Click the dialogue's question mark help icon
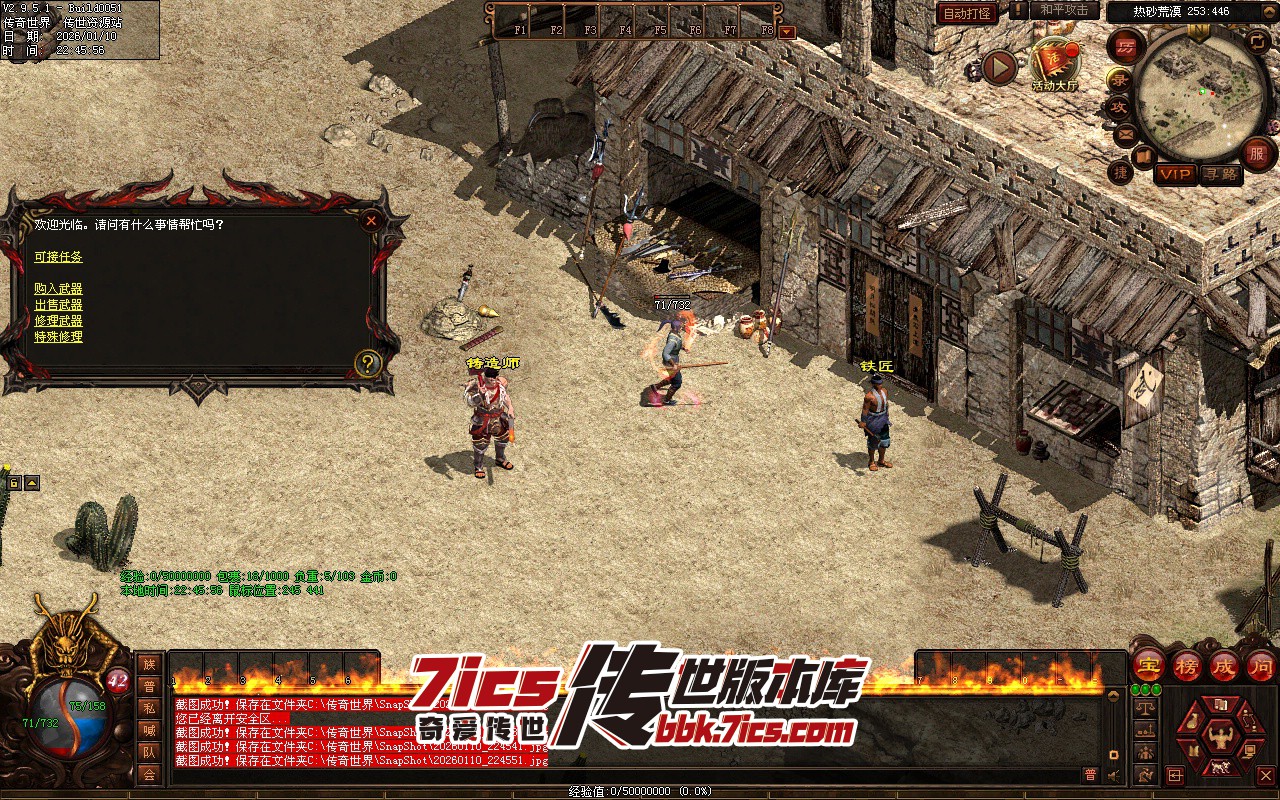 click(368, 363)
